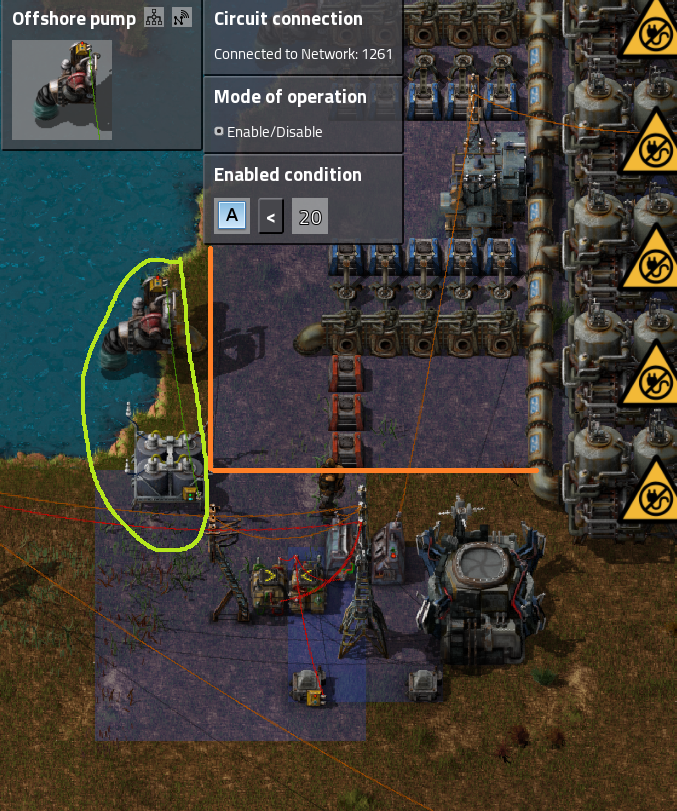Viewport: 677px width, 811px height.
Task: Select the Enable/Disable mode radio button
Action: coord(219,132)
